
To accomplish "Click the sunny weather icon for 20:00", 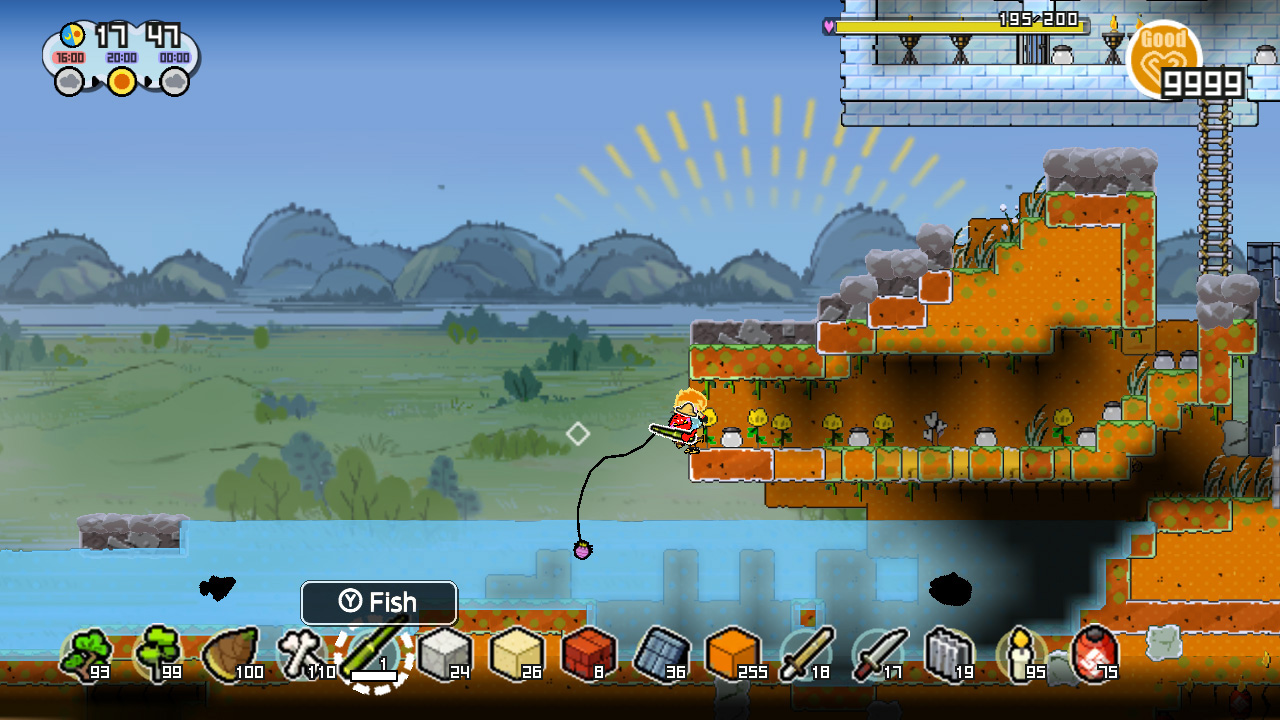I will 122,82.
